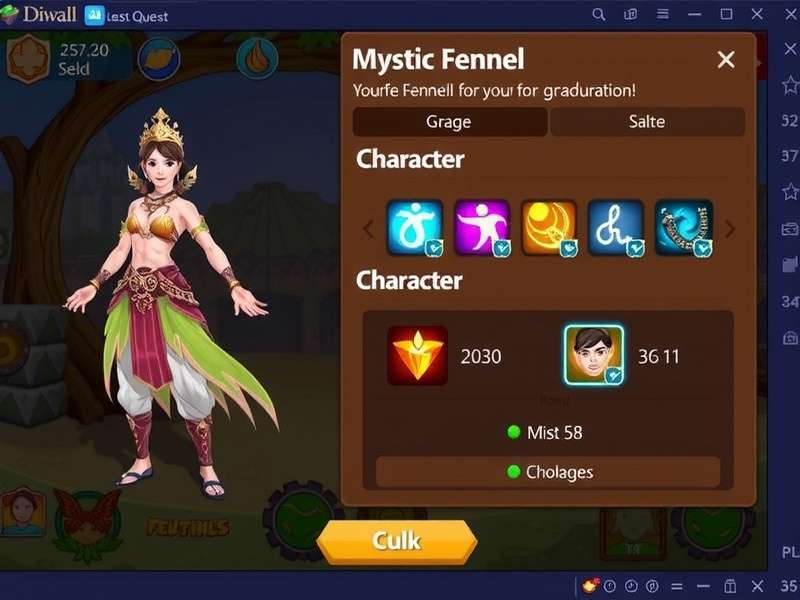Open the flame icon in top bar
The image size is (800, 600).
pos(257,58)
